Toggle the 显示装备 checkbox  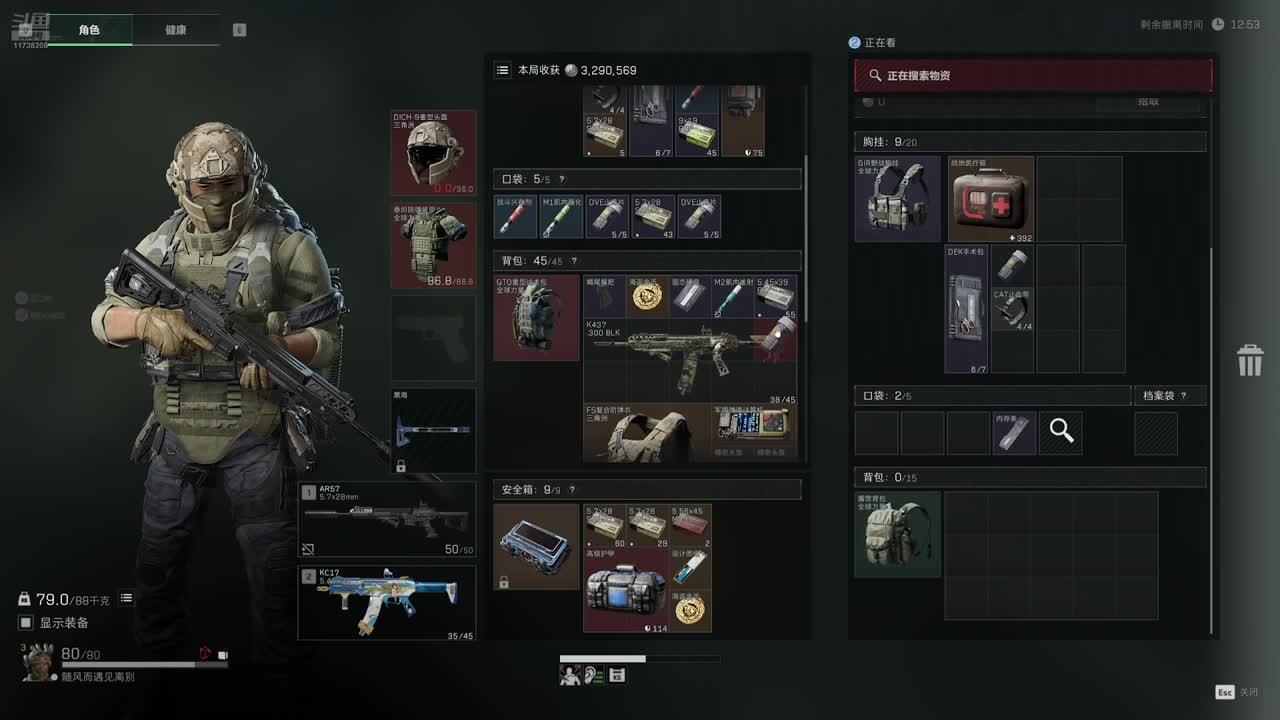point(26,623)
